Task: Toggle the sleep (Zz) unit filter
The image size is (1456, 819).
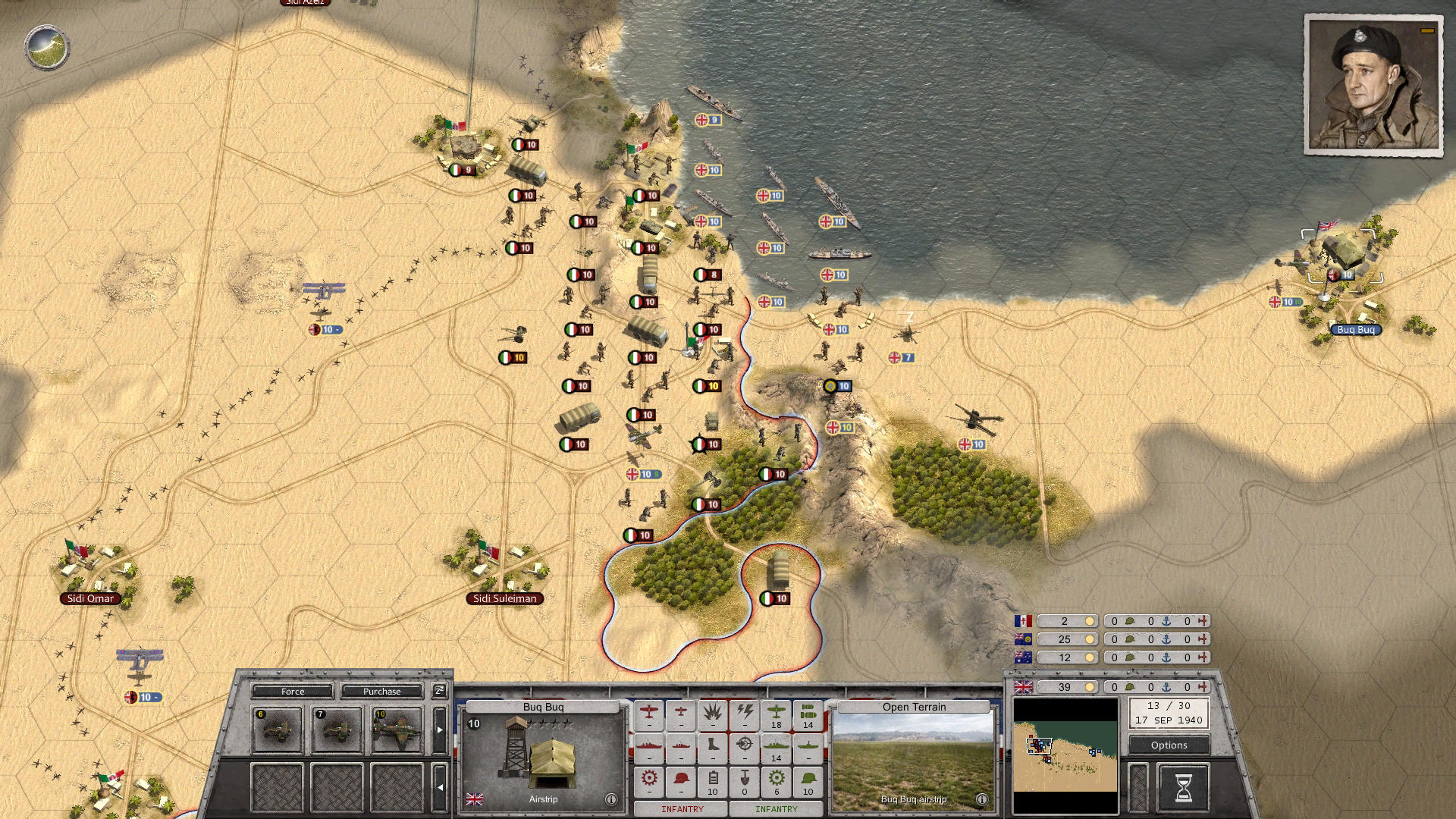Action: [439, 691]
